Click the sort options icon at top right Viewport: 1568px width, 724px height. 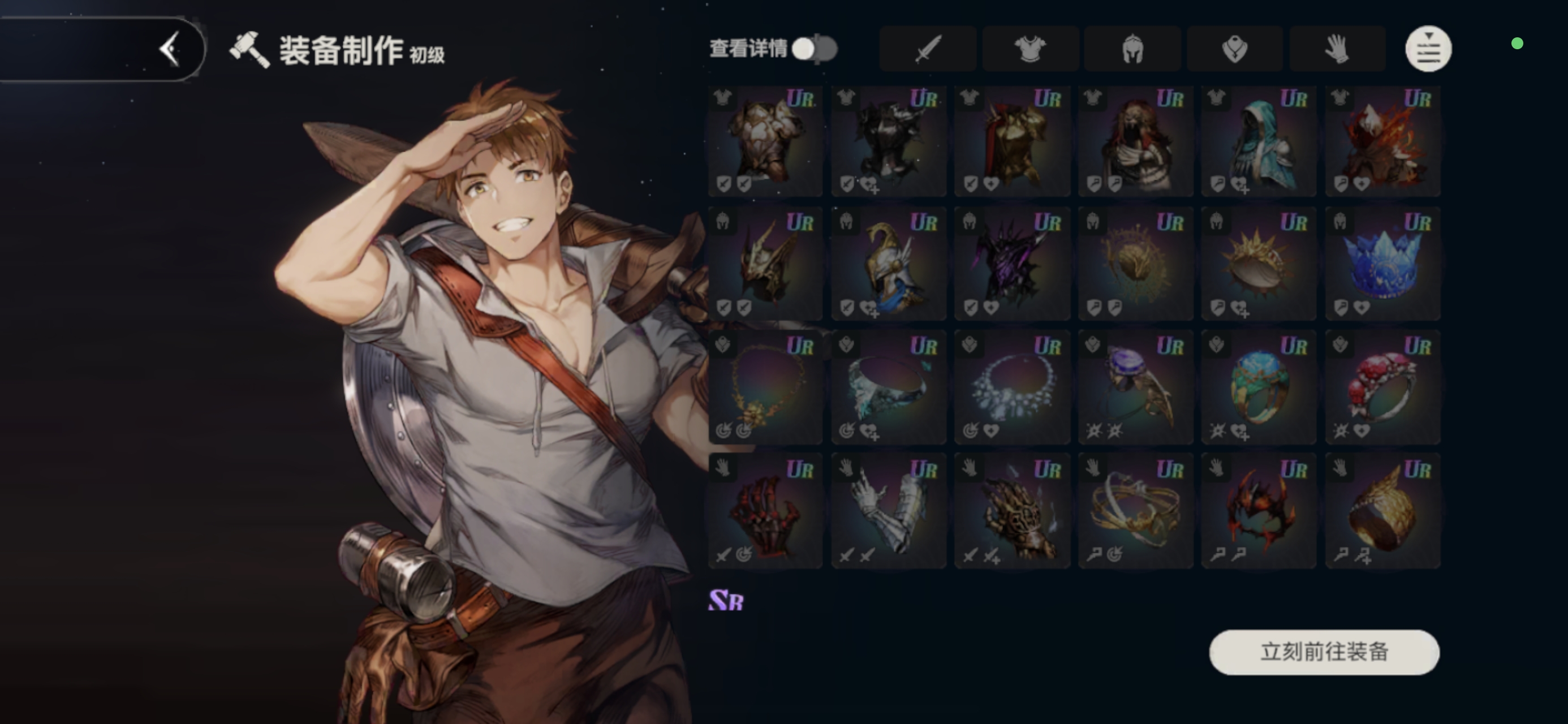point(1428,49)
